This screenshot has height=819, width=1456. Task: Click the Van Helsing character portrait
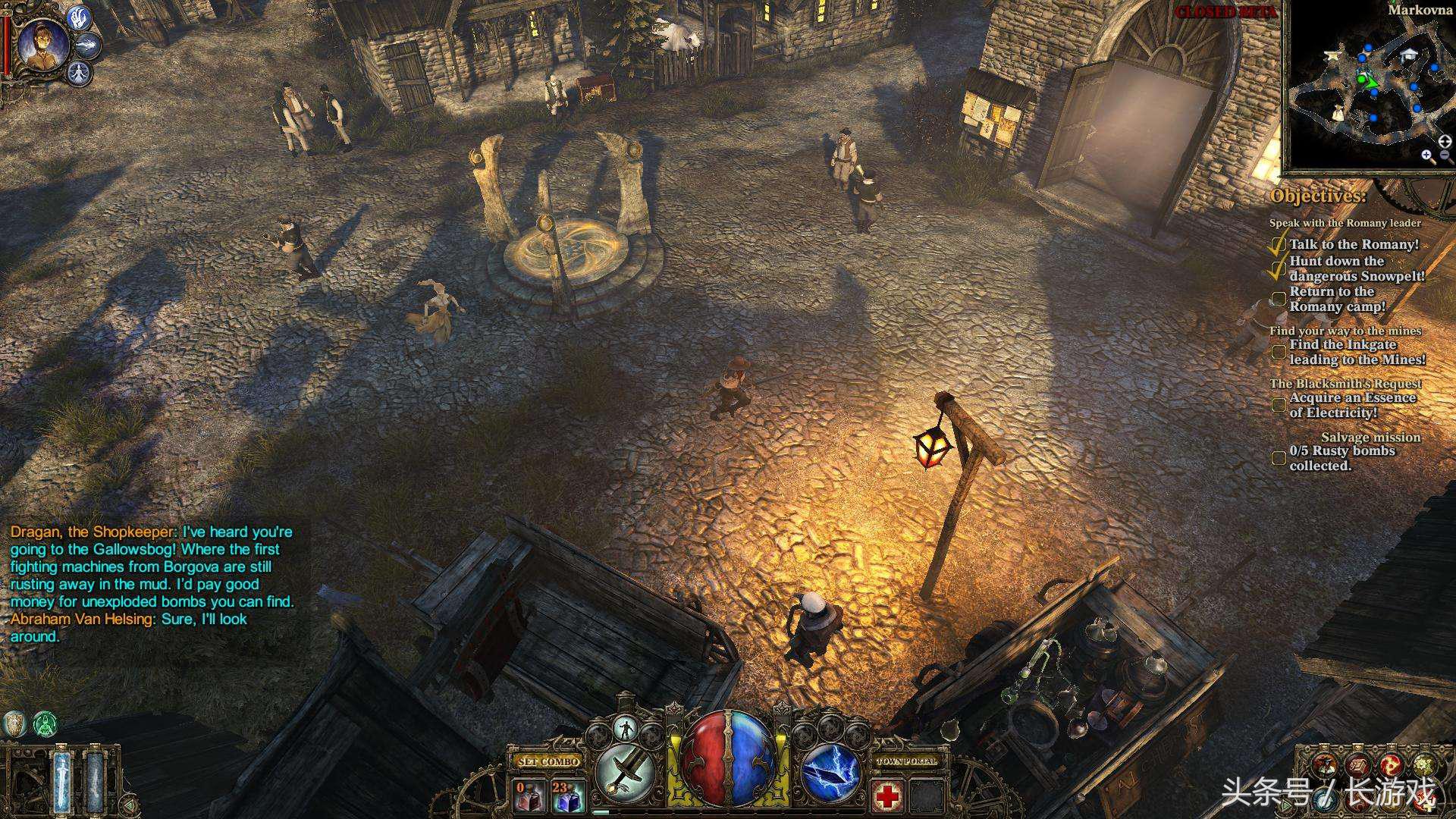point(39,45)
